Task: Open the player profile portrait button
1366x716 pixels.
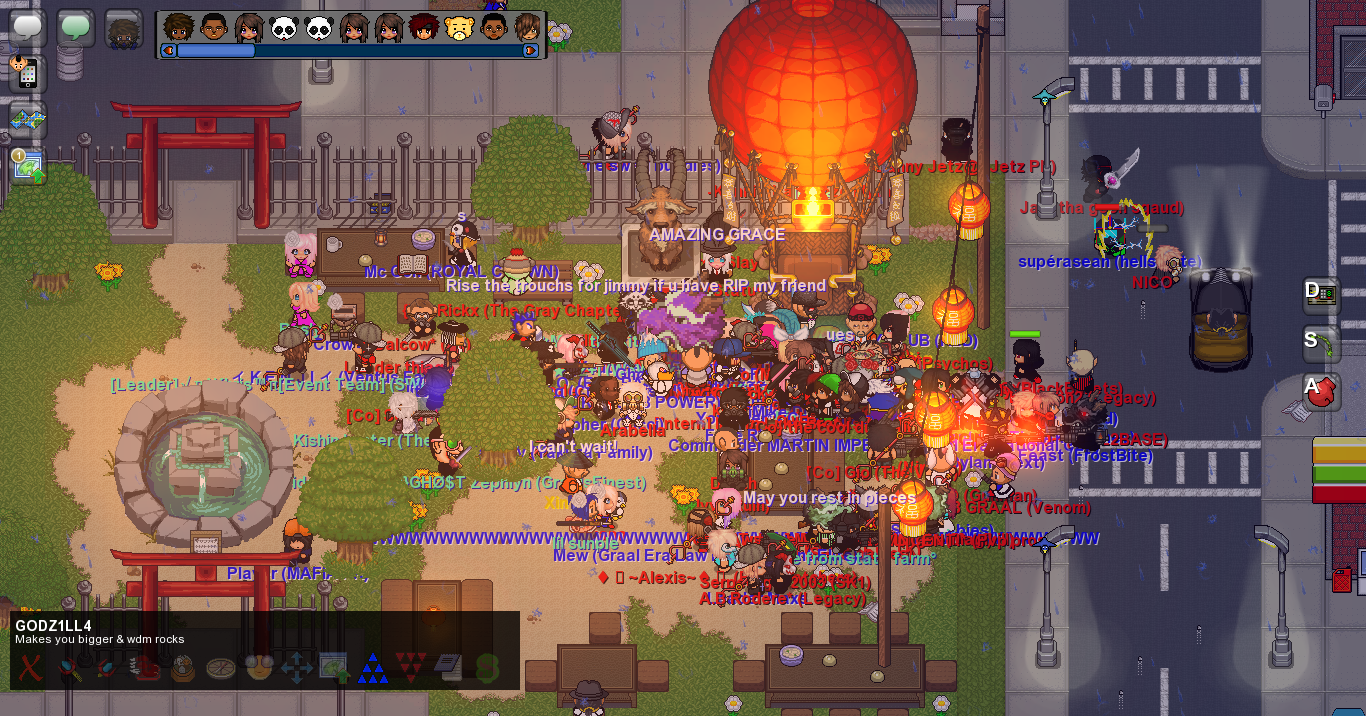Action: point(124,29)
